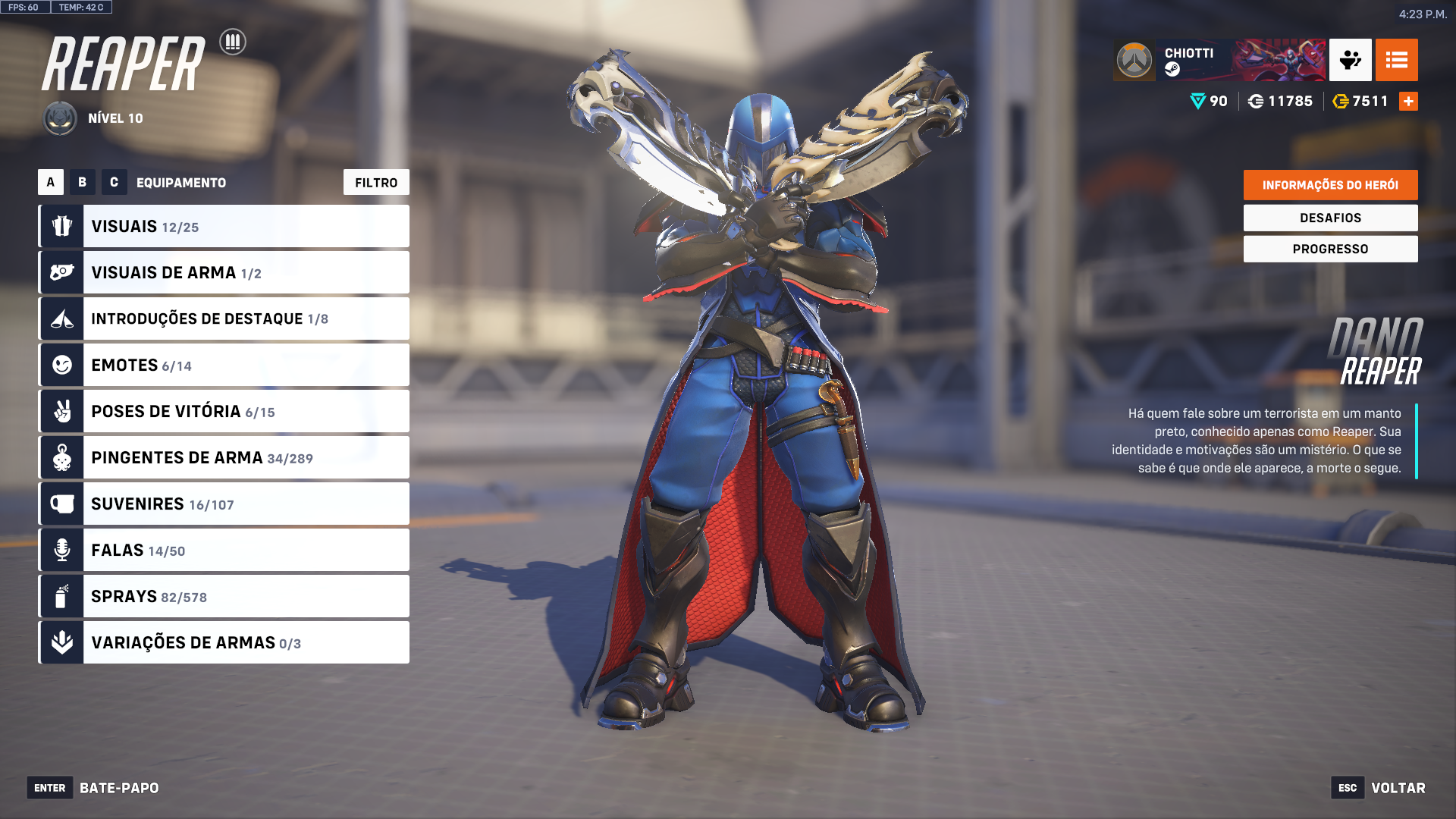The width and height of the screenshot is (1456, 819).
Task: Select the Suvenires category
Action: 224,504
